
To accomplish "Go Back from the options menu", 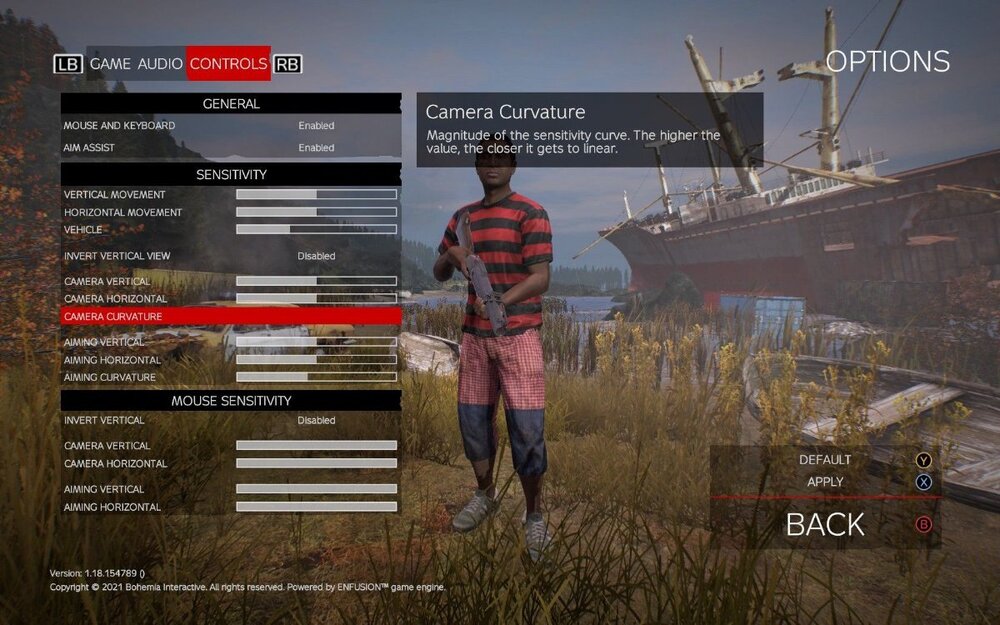I will (x=826, y=524).
